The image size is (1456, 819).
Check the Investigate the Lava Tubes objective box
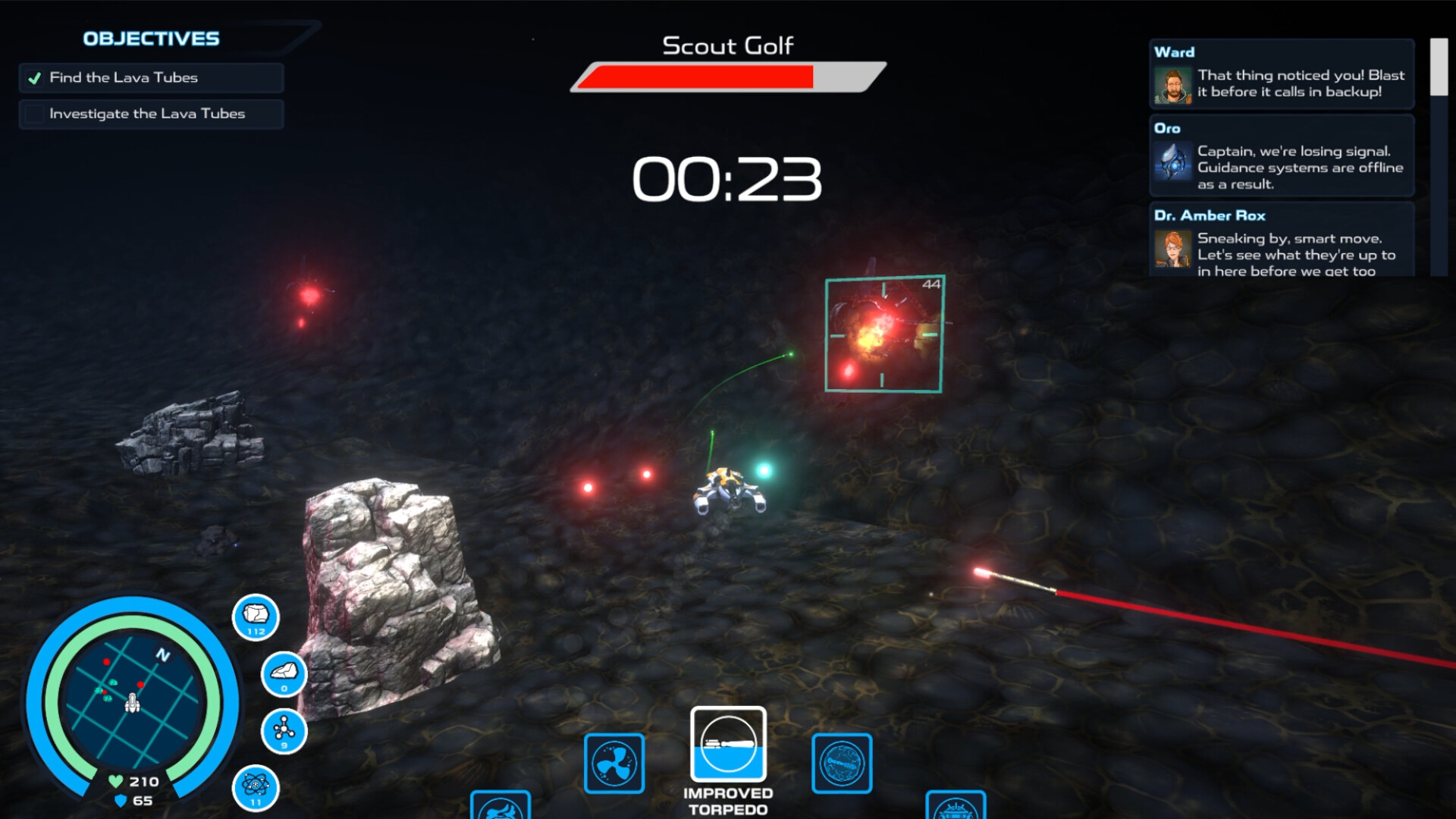[33, 113]
